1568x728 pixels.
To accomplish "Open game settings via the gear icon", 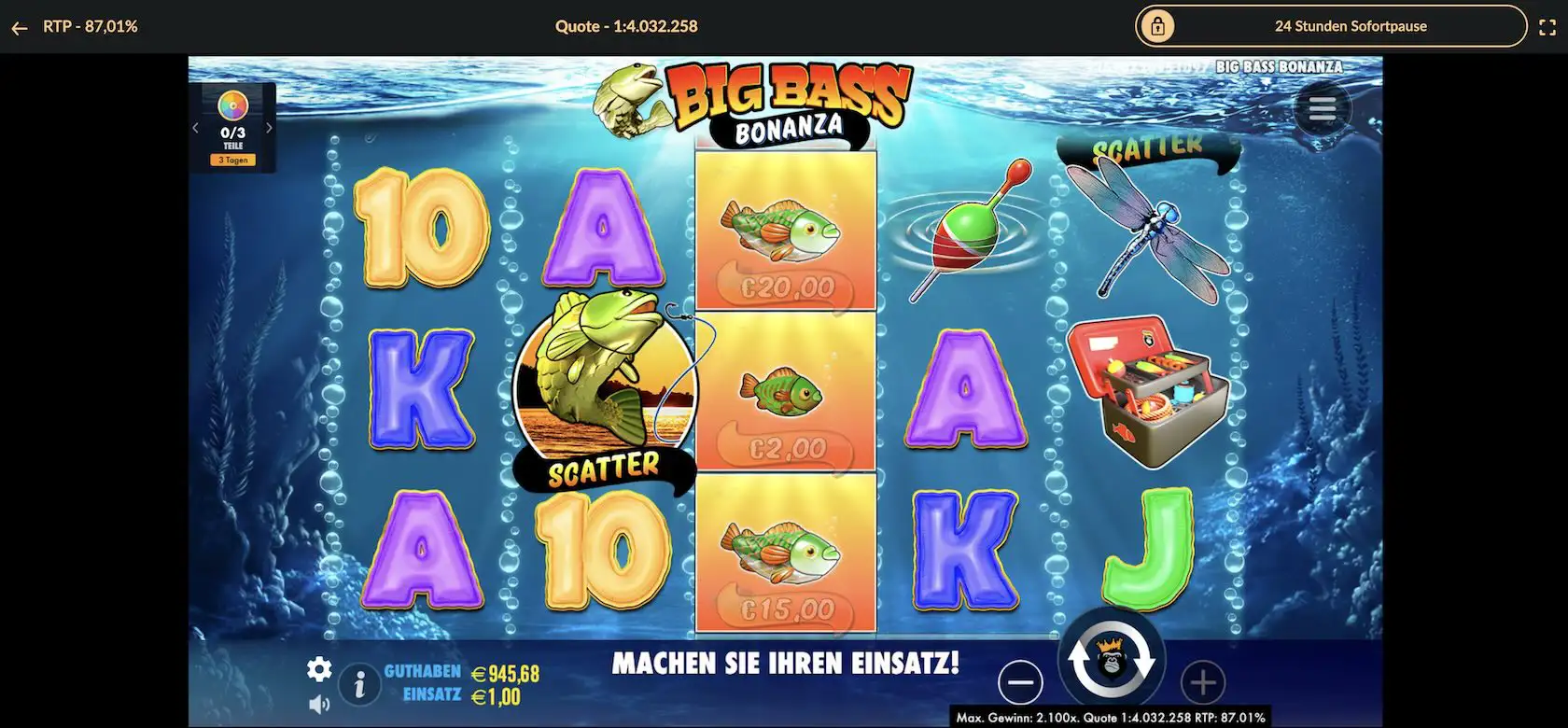I will [x=320, y=669].
